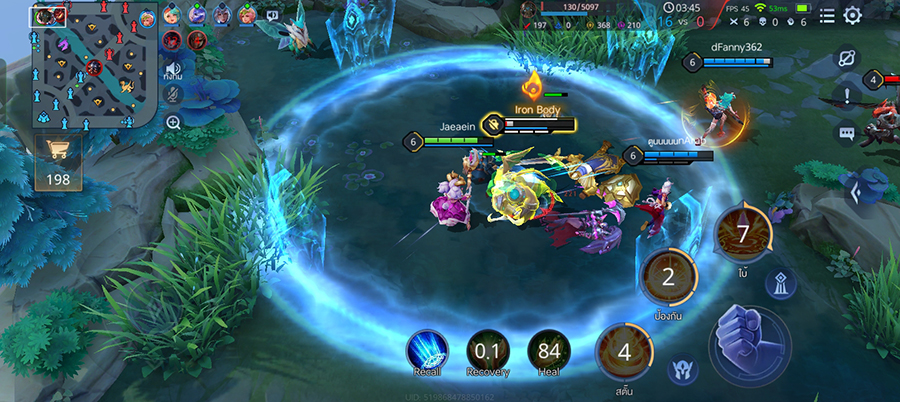The image size is (900, 402).
Task: Activate the Recall spell
Action: (x=426, y=351)
